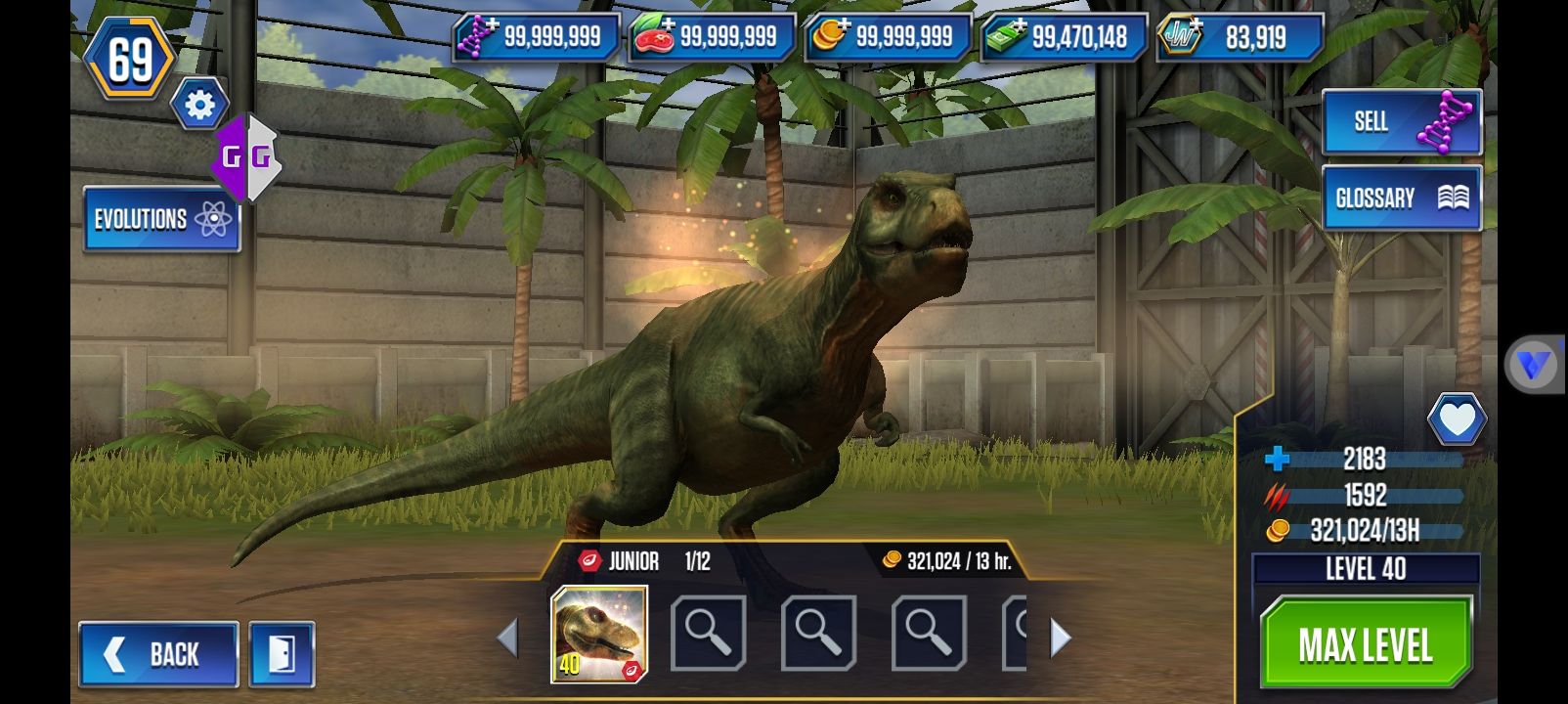Go back with the Back button
This screenshot has height=704, width=1568.
click(x=158, y=653)
